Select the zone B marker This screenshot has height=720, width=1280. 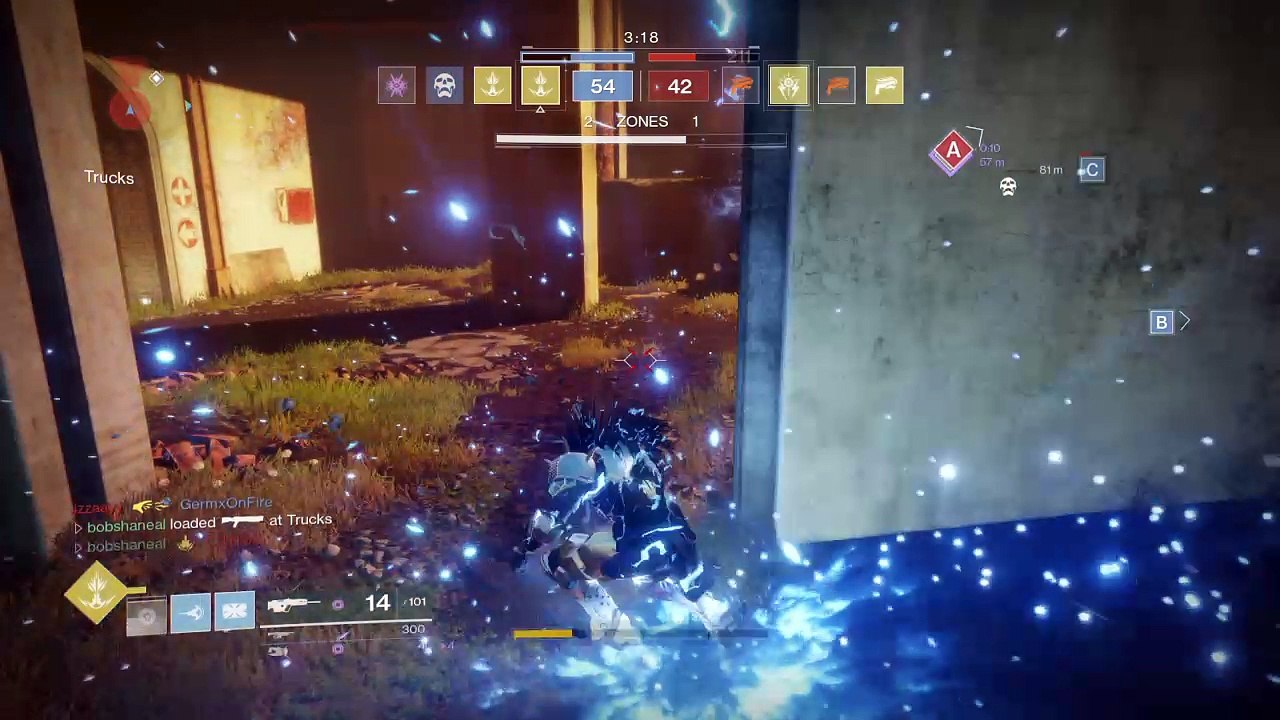coord(1161,322)
